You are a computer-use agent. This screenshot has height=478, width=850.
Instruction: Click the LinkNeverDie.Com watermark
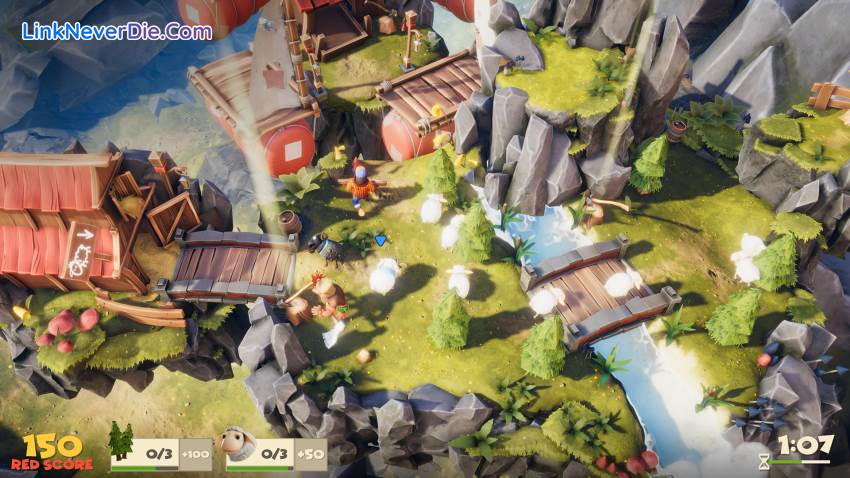(x=117, y=31)
